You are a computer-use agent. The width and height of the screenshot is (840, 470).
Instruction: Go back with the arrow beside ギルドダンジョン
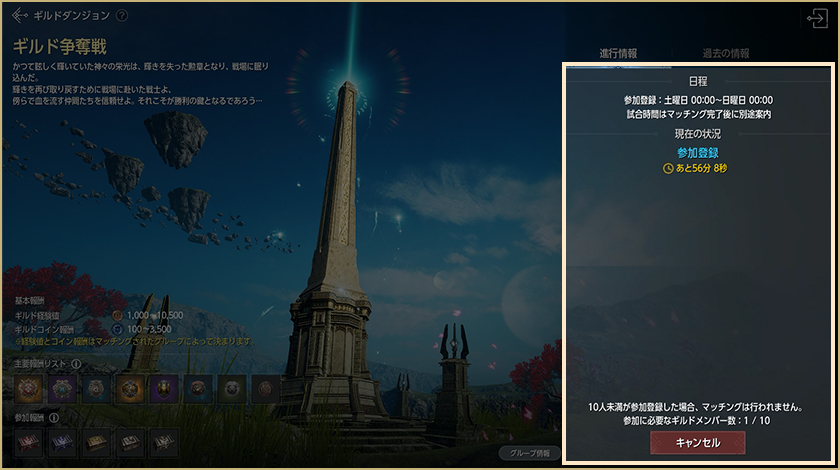click(19, 16)
